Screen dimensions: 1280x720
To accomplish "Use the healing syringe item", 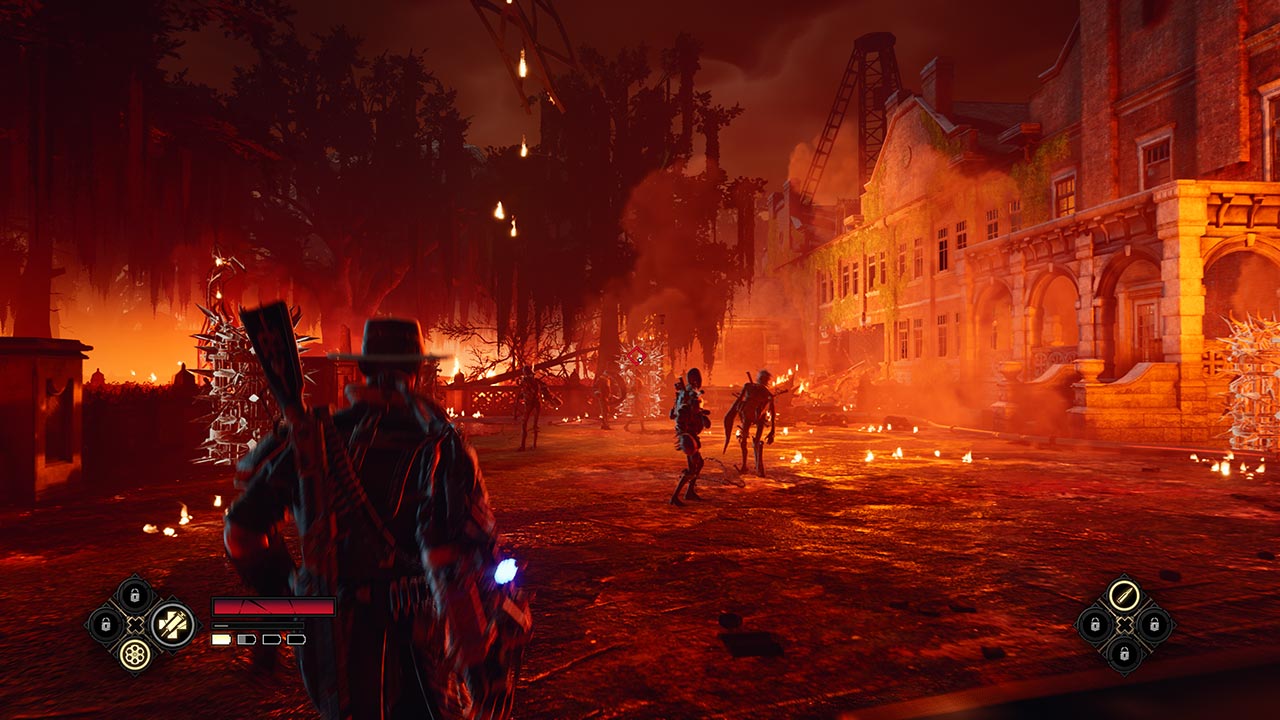I will click(172, 625).
